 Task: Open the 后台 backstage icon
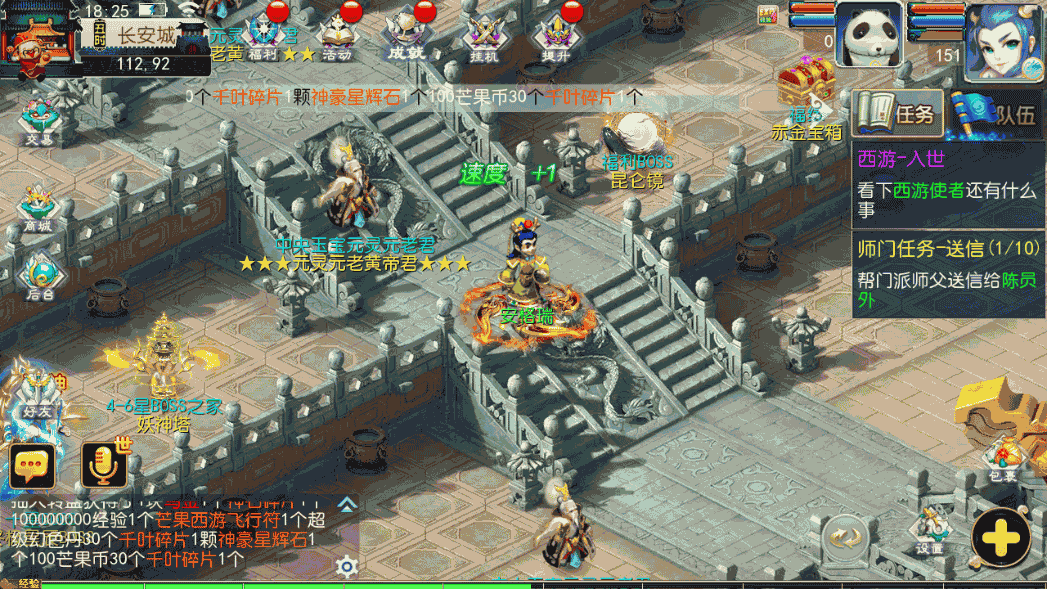pos(40,275)
